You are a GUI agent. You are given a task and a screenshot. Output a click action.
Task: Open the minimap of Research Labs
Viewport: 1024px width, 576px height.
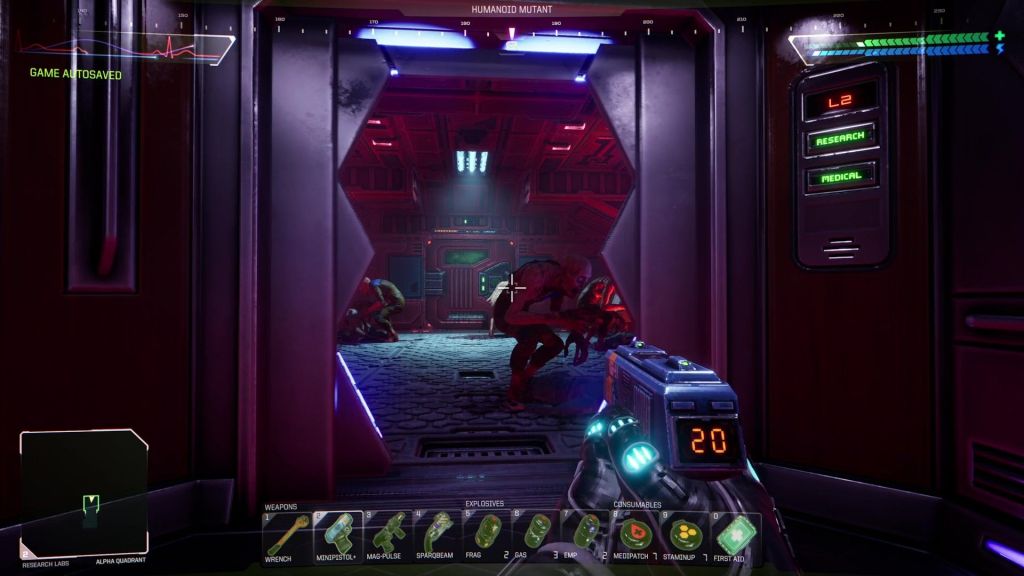tap(84, 492)
